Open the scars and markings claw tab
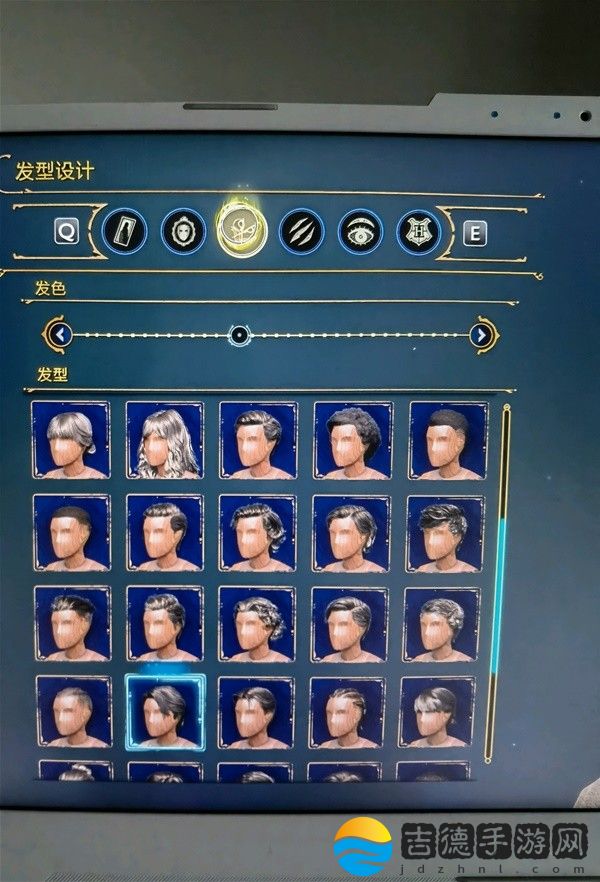The width and height of the screenshot is (600, 882). point(301,232)
